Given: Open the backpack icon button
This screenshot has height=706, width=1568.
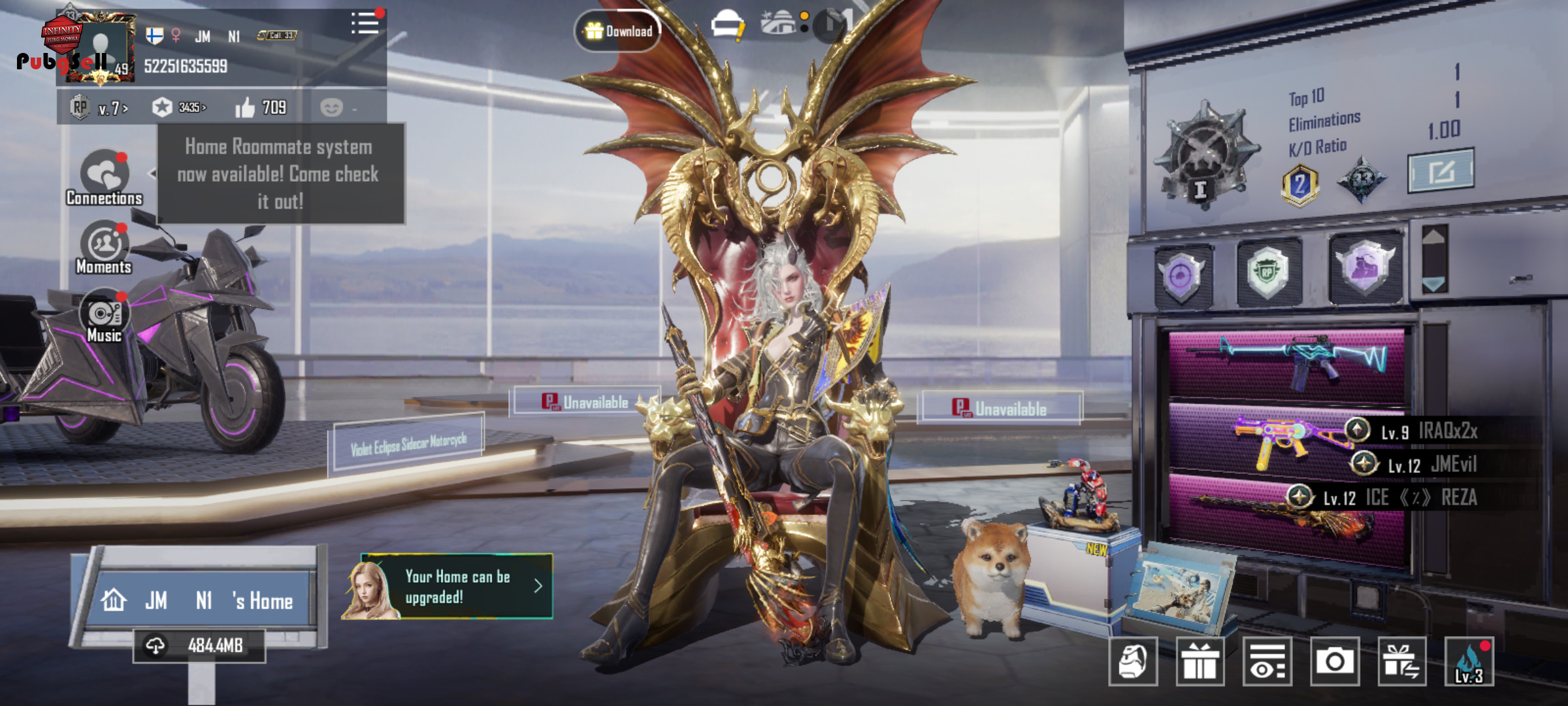Looking at the screenshot, I should click(x=1133, y=662).
